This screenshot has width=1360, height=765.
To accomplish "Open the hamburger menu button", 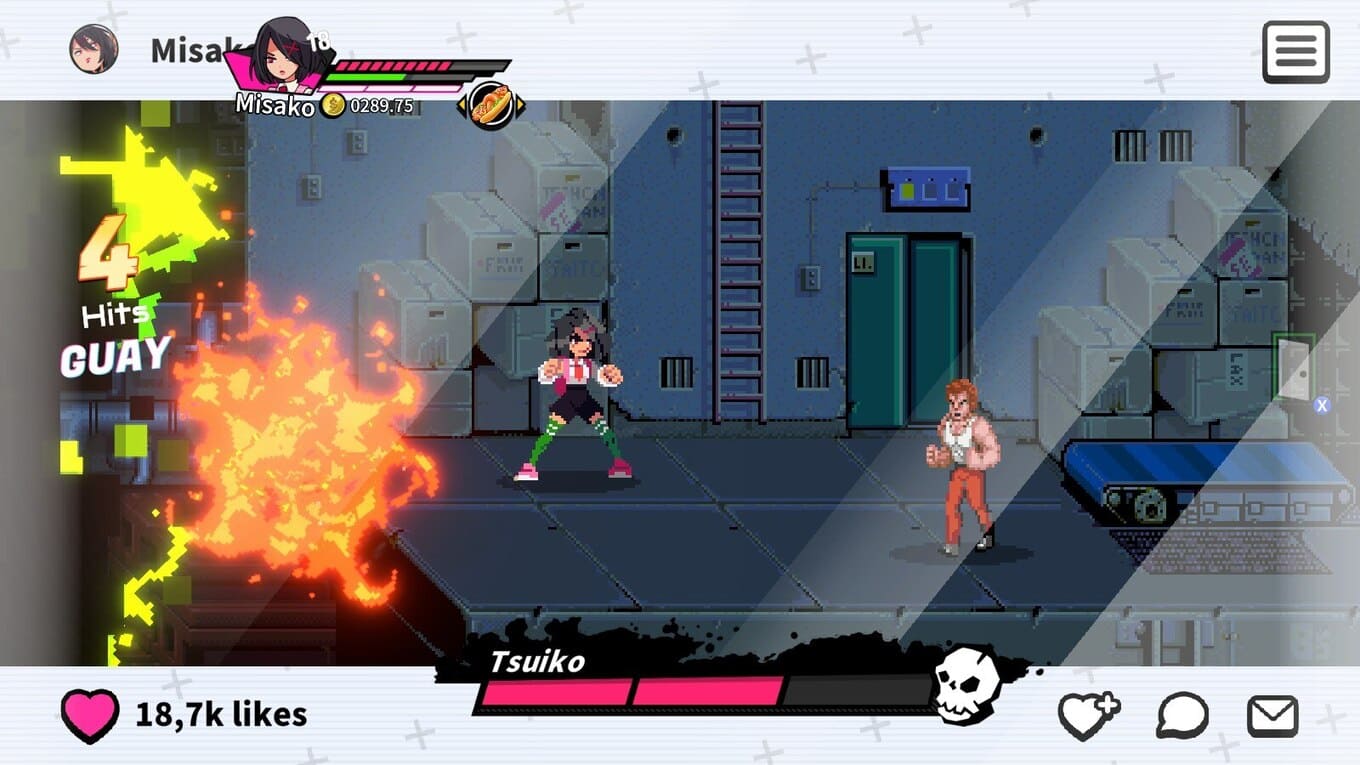I will (1295, 51).
